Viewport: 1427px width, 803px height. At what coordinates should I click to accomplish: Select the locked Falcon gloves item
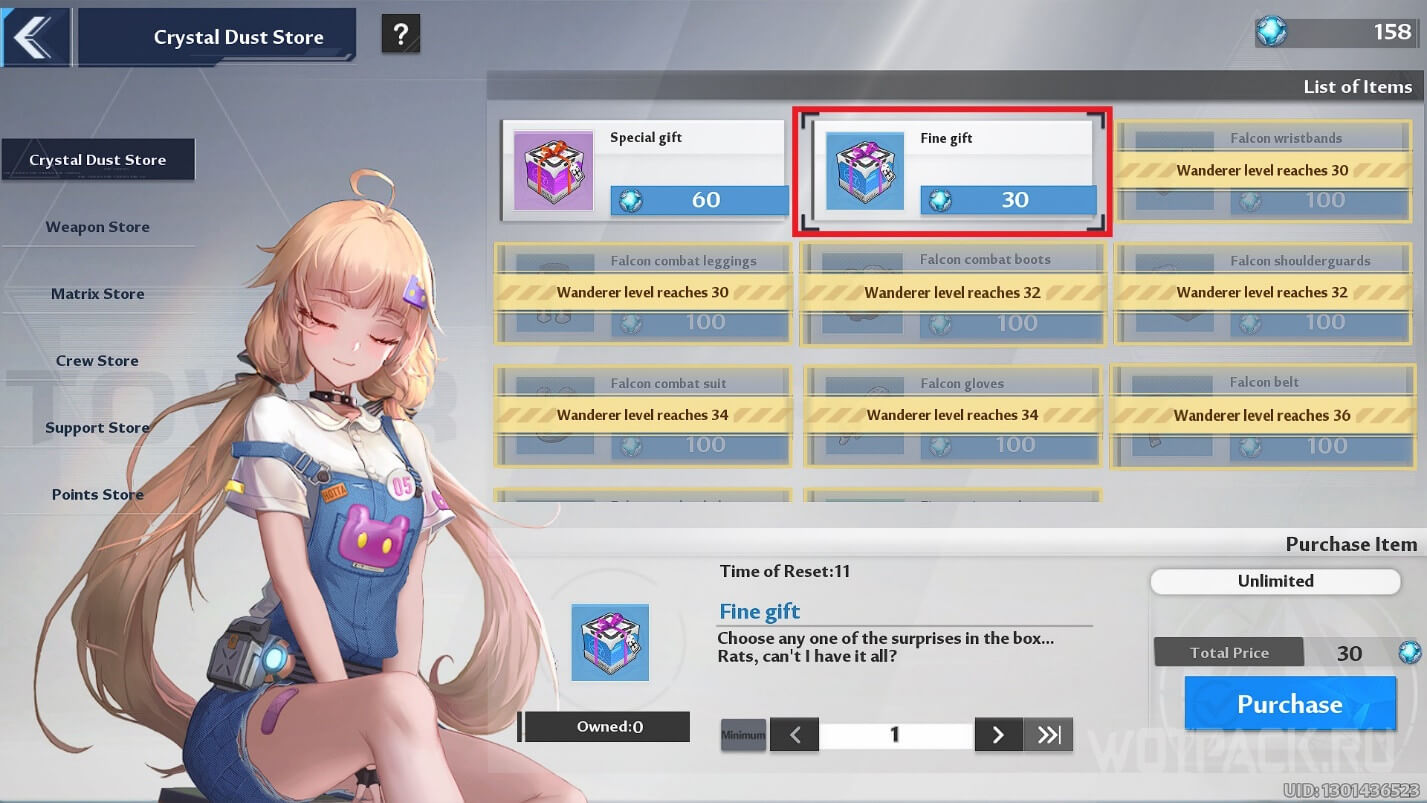pyautogui.click(x=952, y=415)
